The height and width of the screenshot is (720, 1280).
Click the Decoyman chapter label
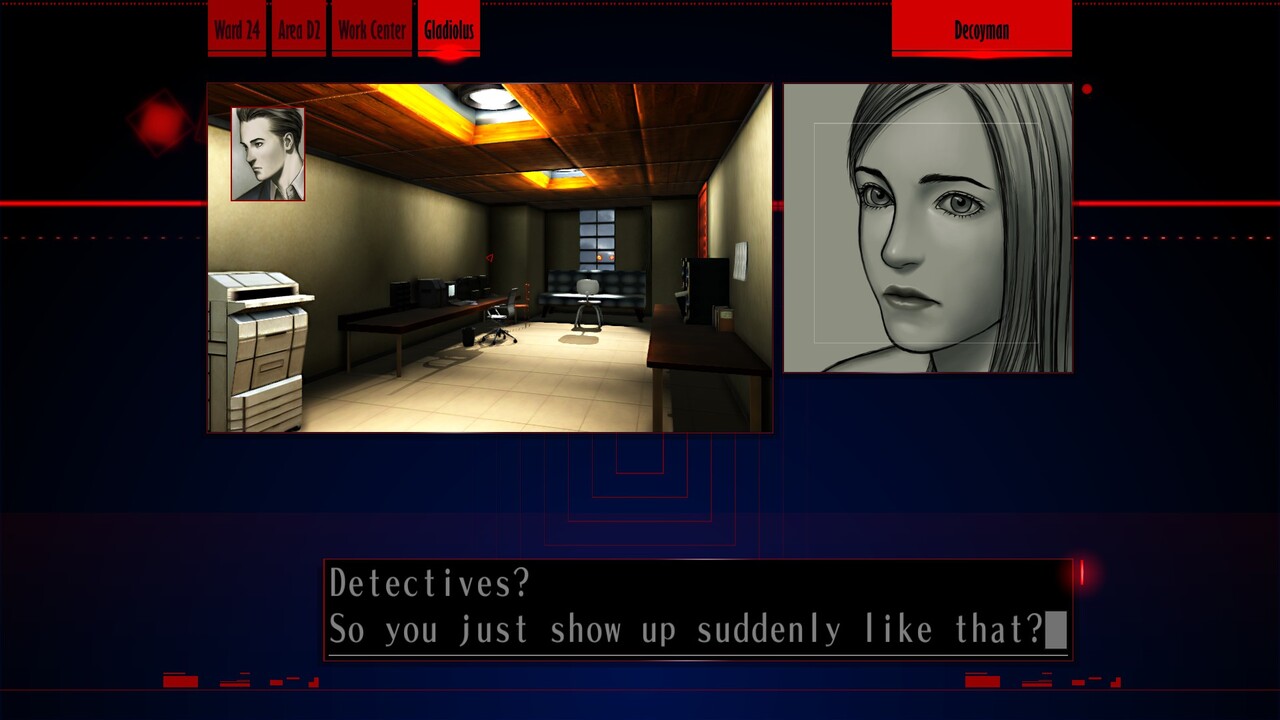(x=981, y=29)
